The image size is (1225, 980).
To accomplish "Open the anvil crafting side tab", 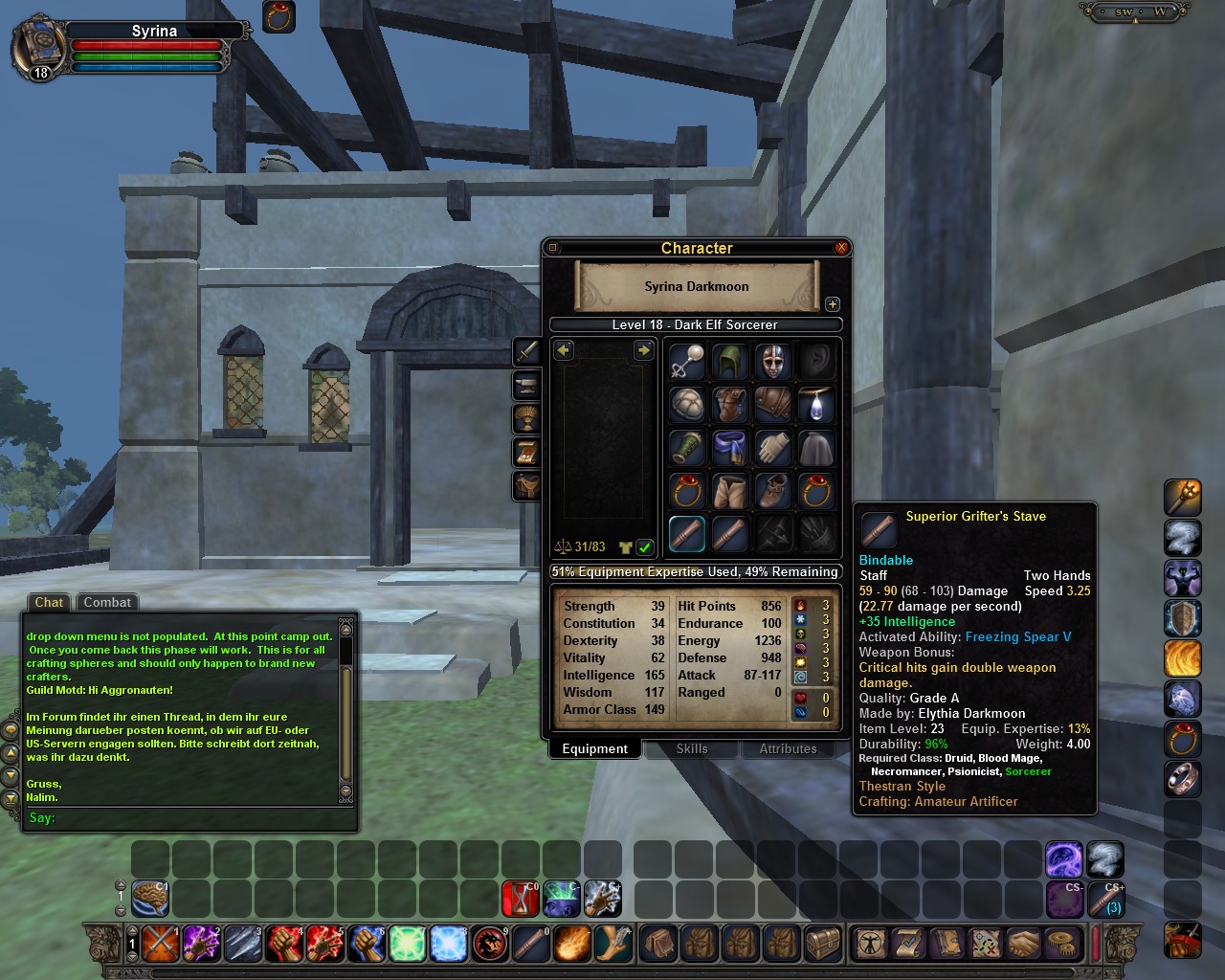I will pyautogui.click(x=526, y=386).
